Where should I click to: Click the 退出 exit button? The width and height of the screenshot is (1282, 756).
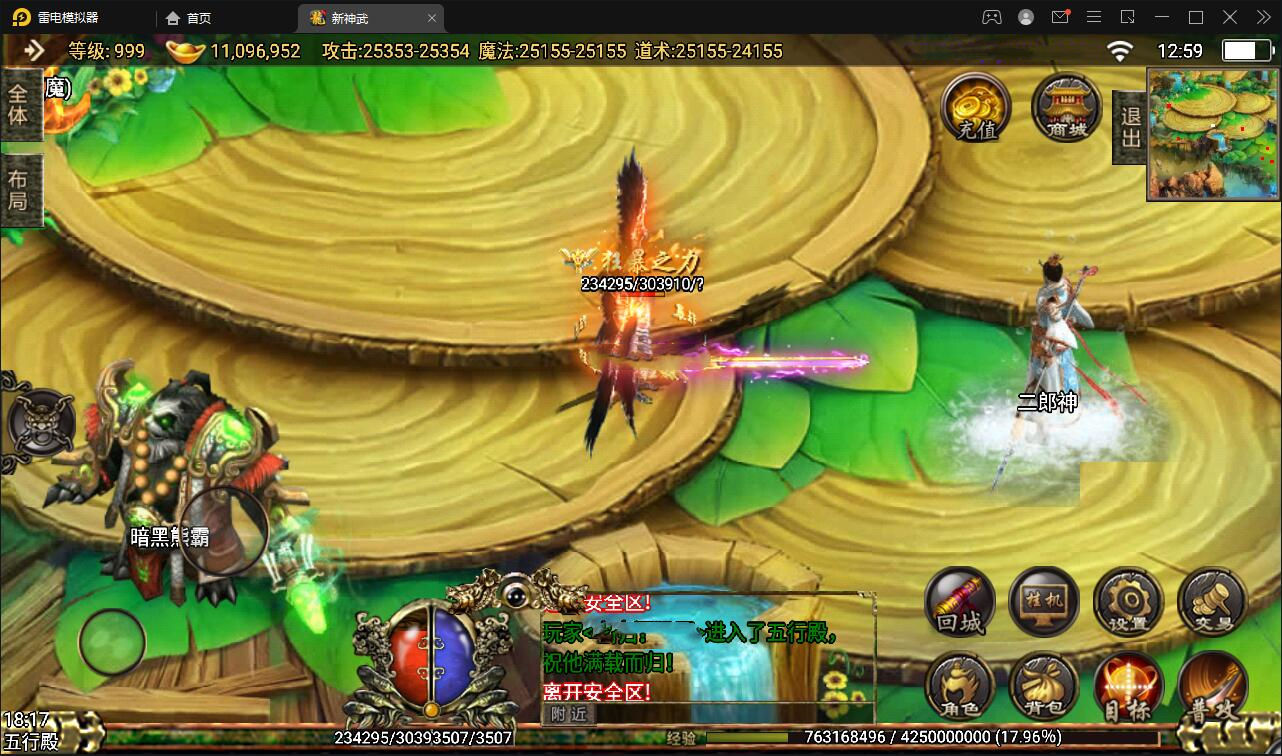1130,127
